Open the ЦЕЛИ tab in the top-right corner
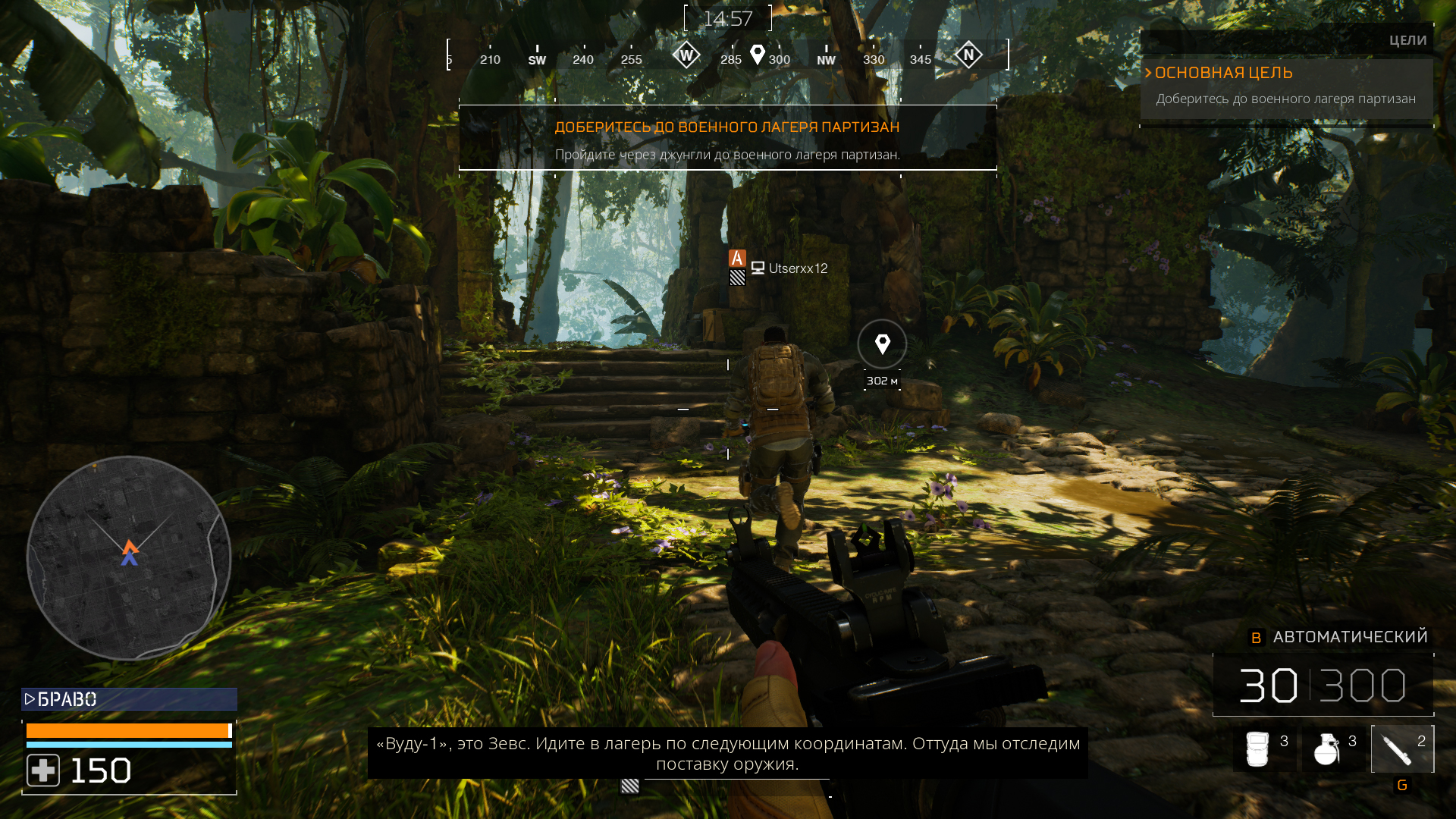 [1407, 39]
